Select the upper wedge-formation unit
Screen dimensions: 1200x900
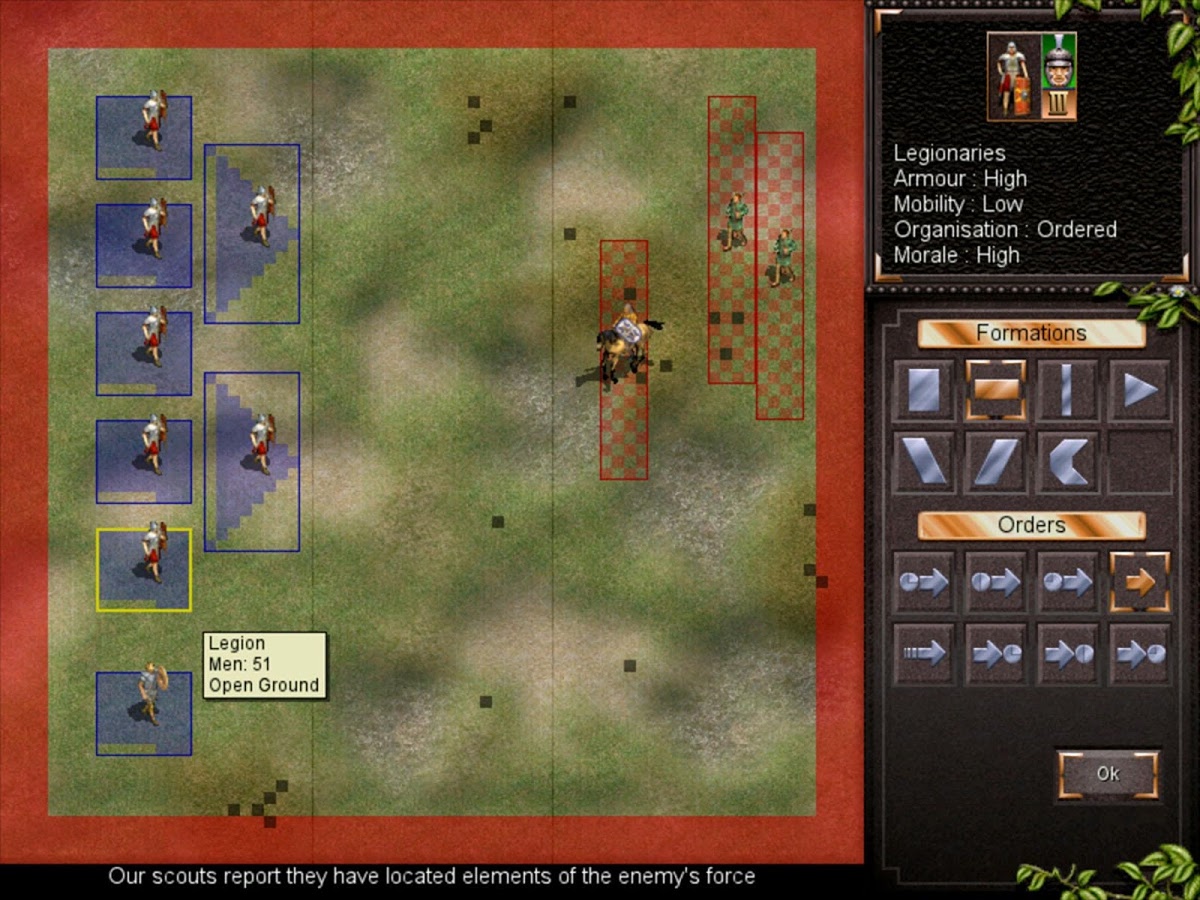(252, 234)
